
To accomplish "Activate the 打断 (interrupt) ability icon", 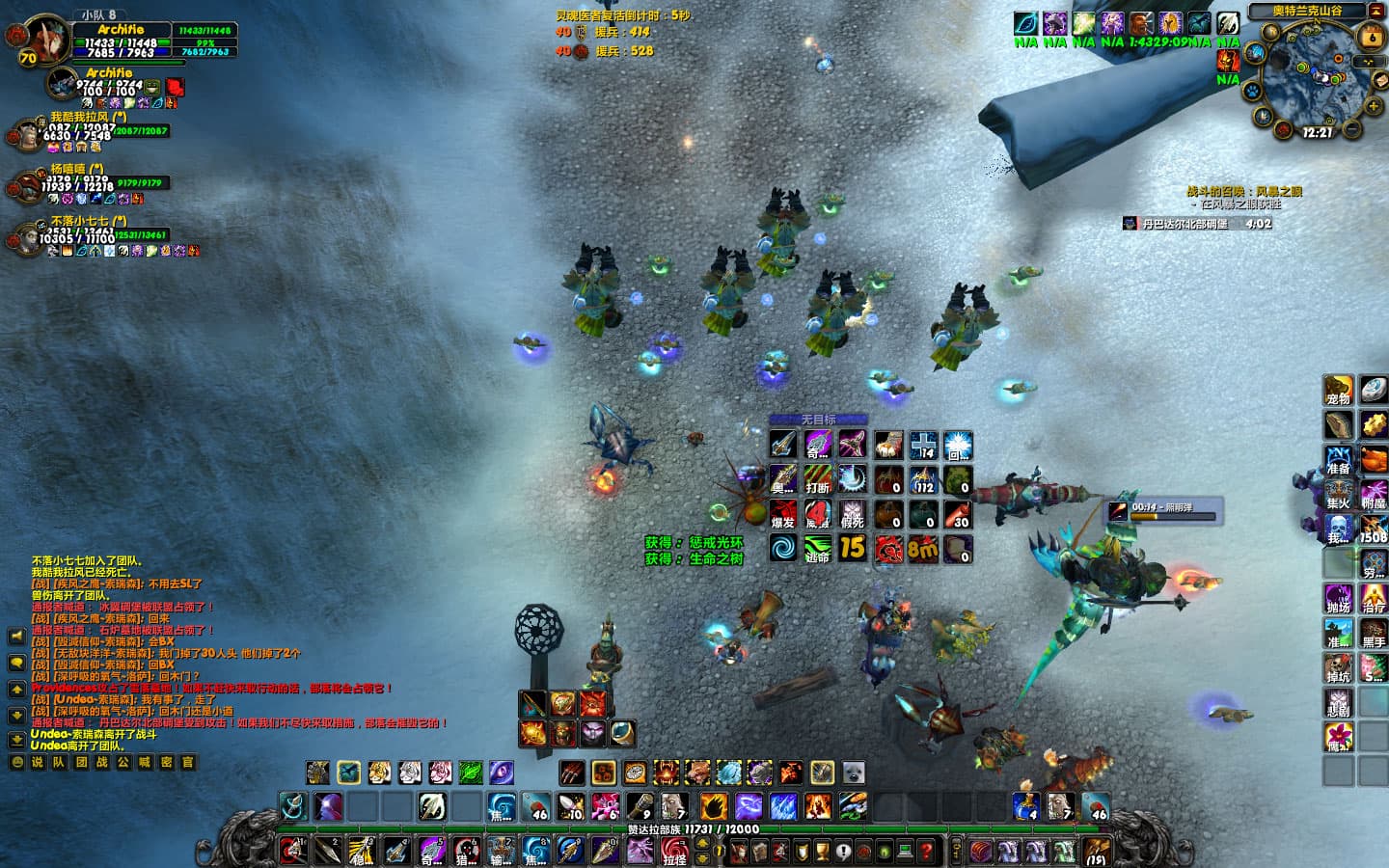I will click(818, 479).
